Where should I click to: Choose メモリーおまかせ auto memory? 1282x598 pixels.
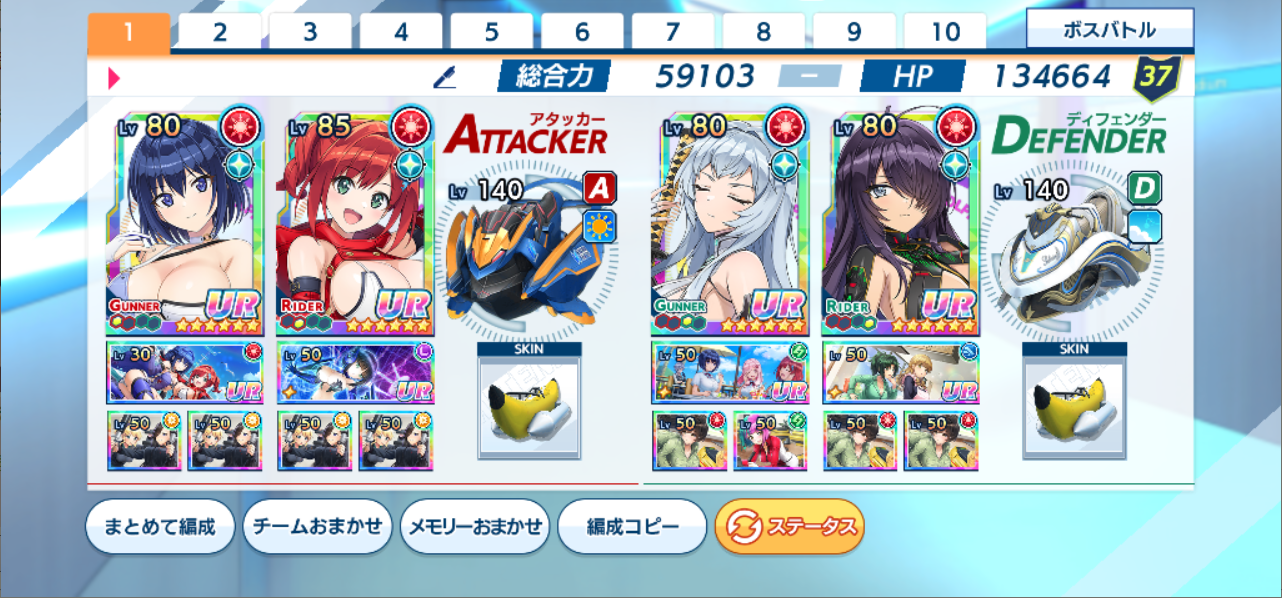(474, 526)
